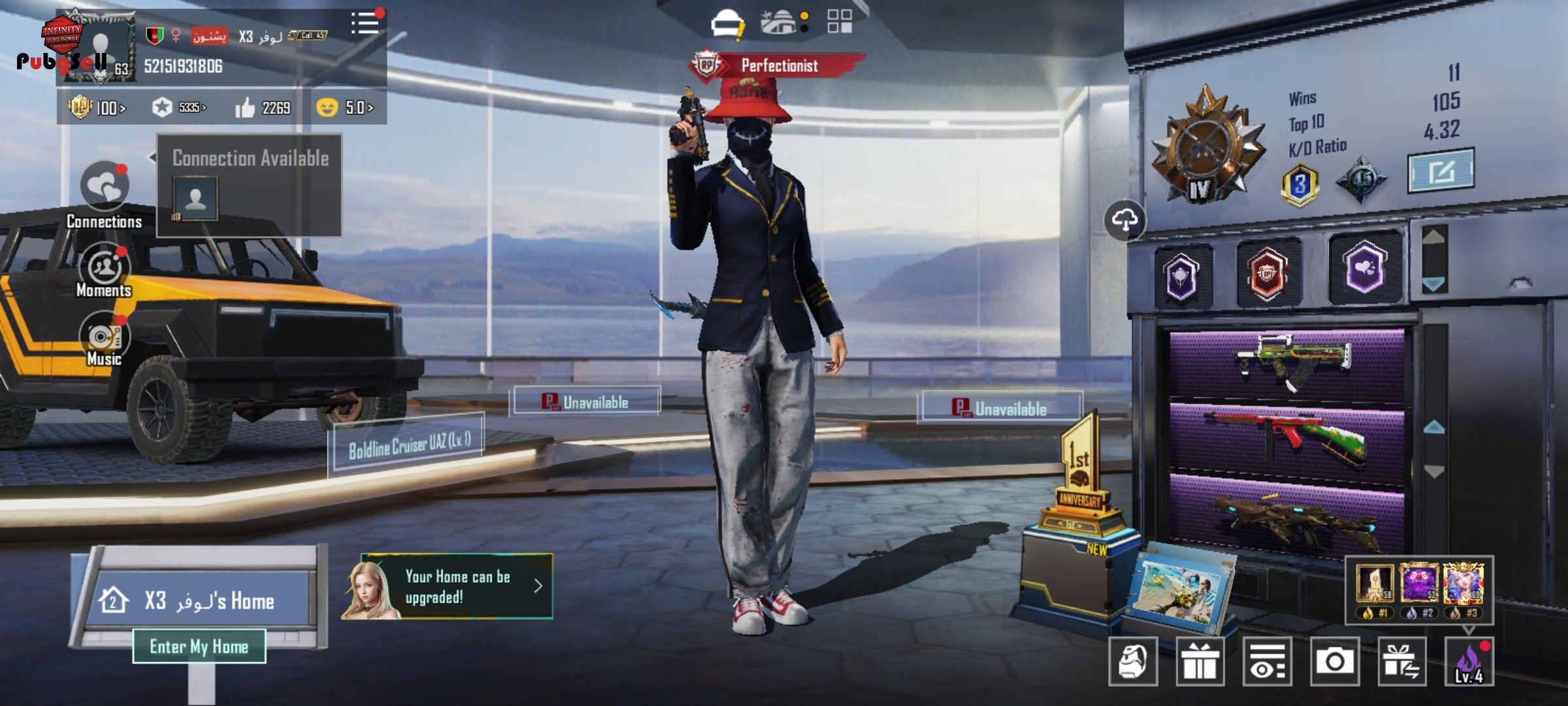
Task: Click the Perfectionist title banner
Action: [779, 65]
